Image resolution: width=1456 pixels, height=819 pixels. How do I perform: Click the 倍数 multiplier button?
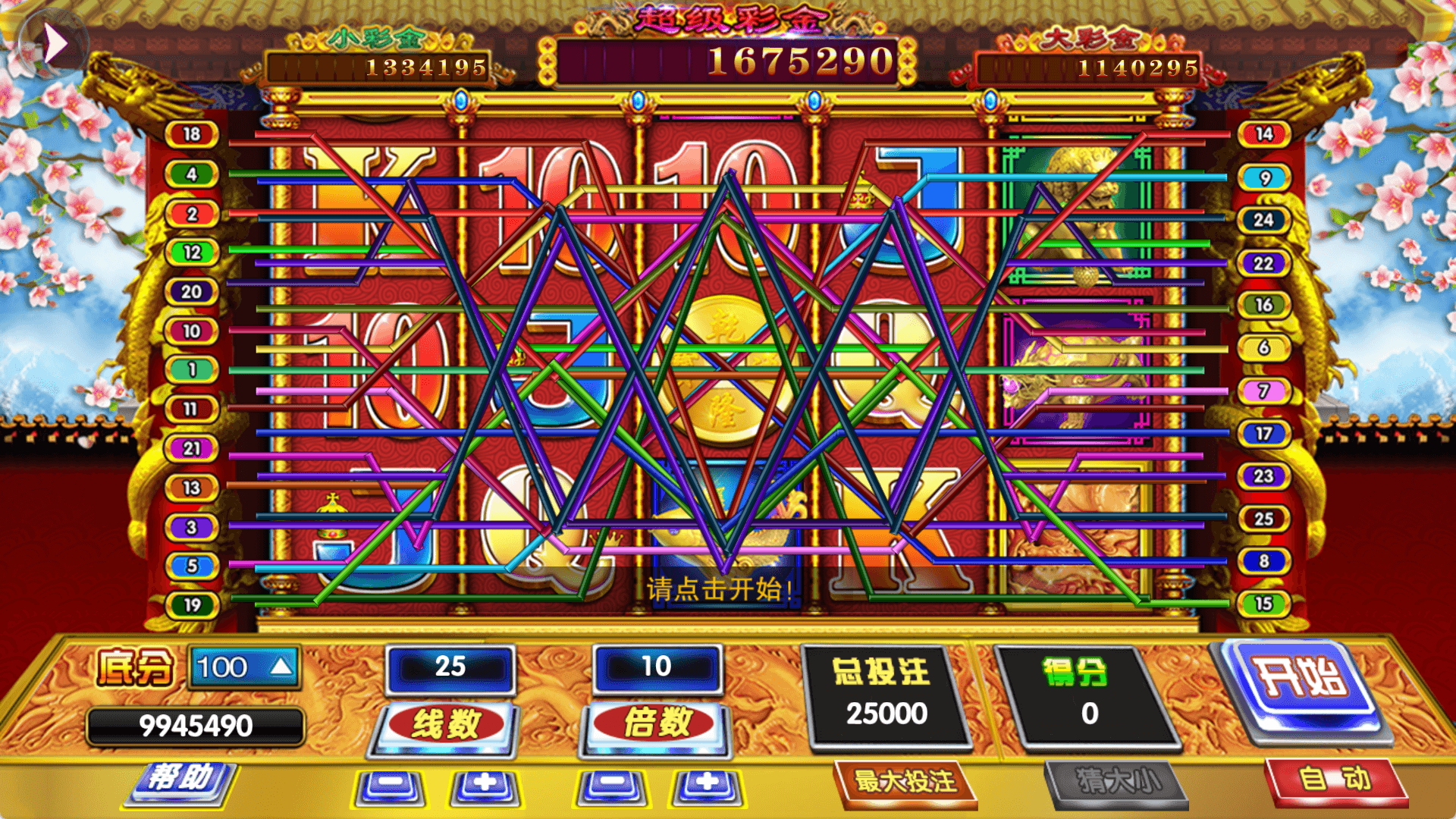tap(657, 723)
